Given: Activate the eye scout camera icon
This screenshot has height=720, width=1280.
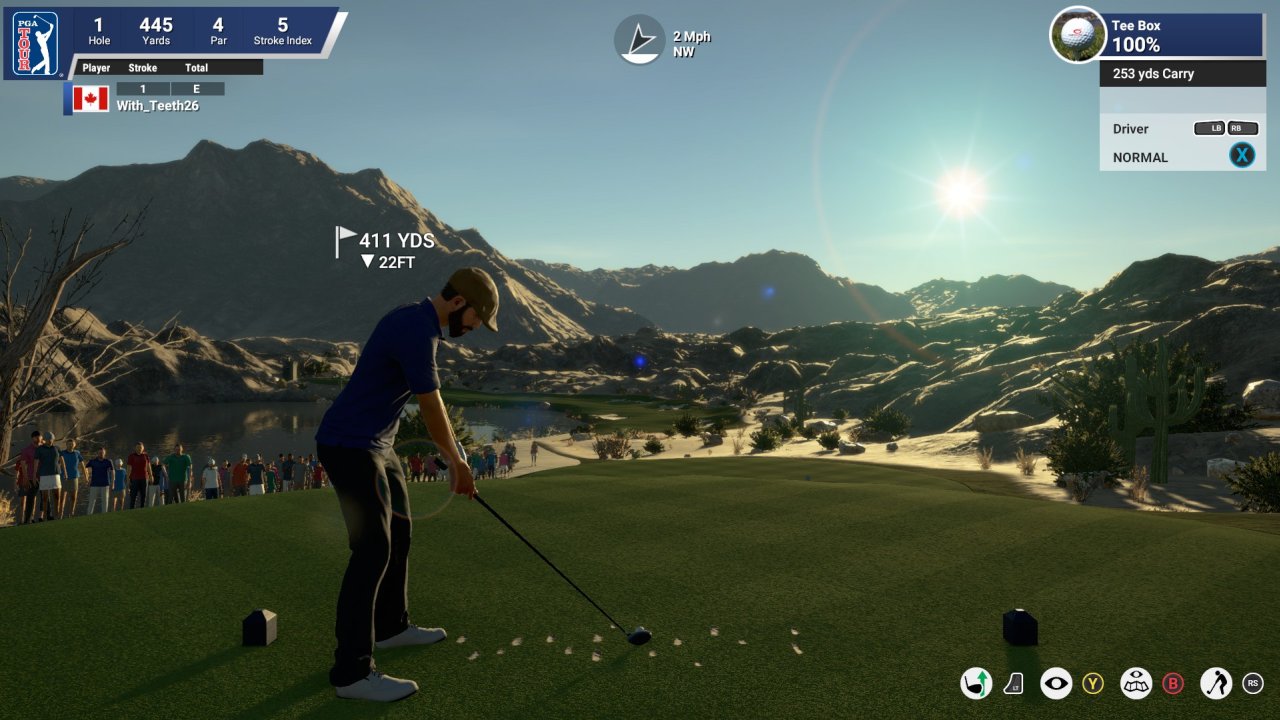Looking at the screenshot, I should coord(1056,683).
